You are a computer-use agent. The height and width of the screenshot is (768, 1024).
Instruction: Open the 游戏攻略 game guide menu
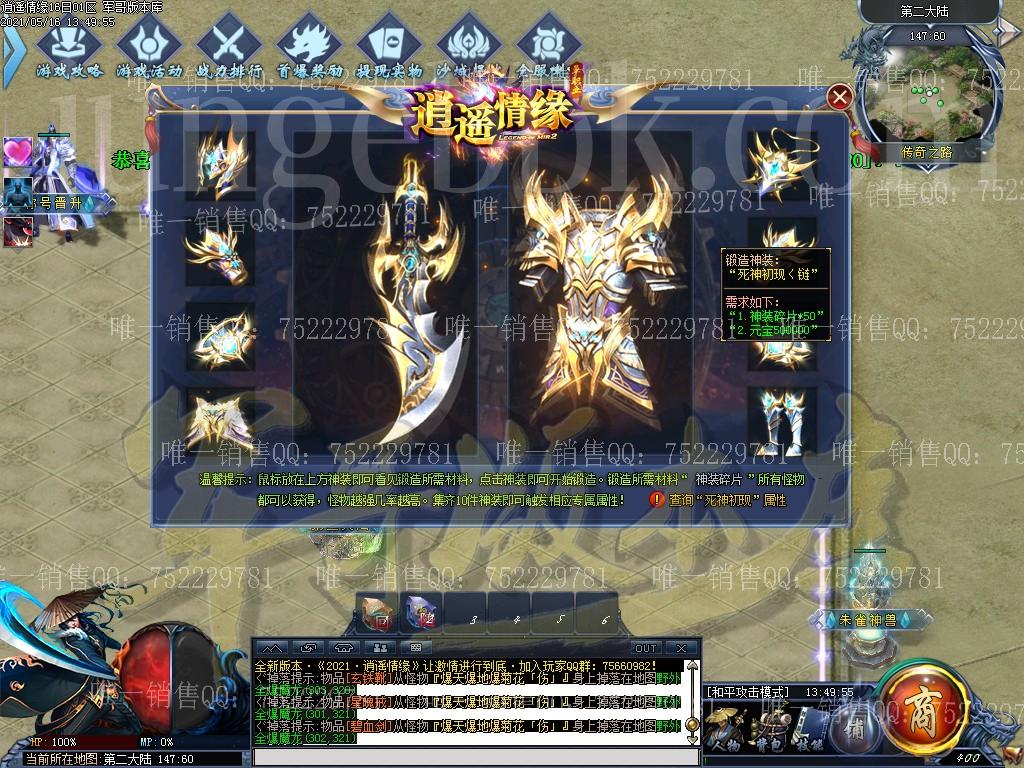click(69, 49)
